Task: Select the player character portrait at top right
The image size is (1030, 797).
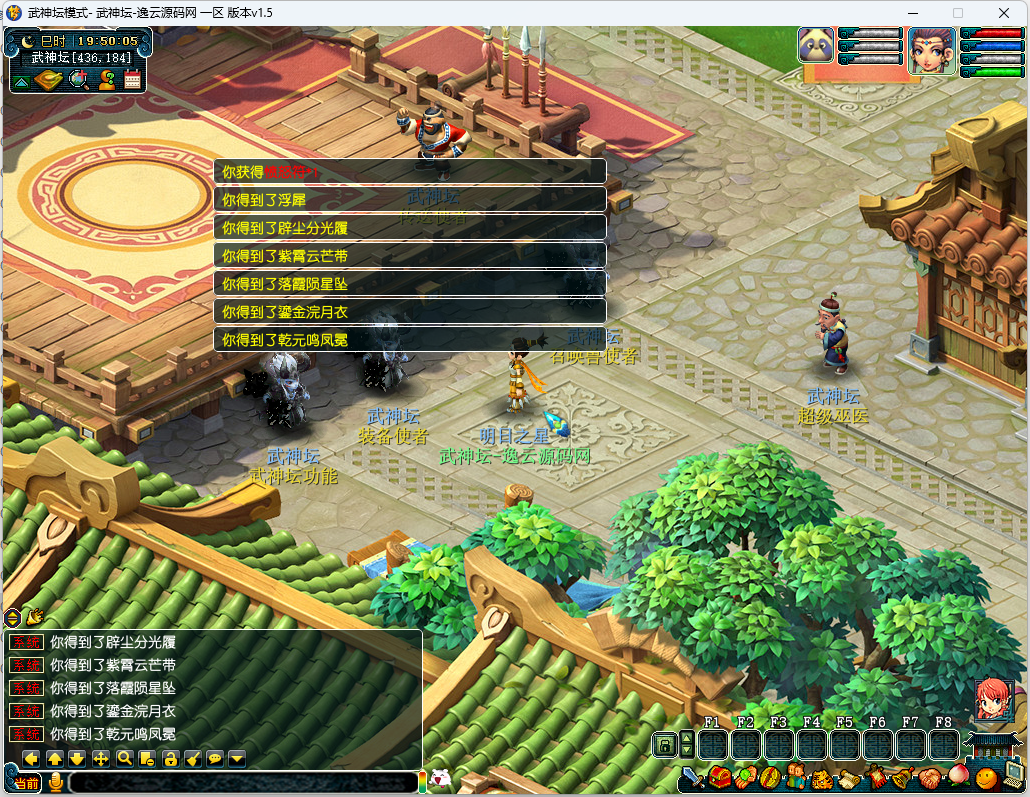Action: (x=931, y=50)
